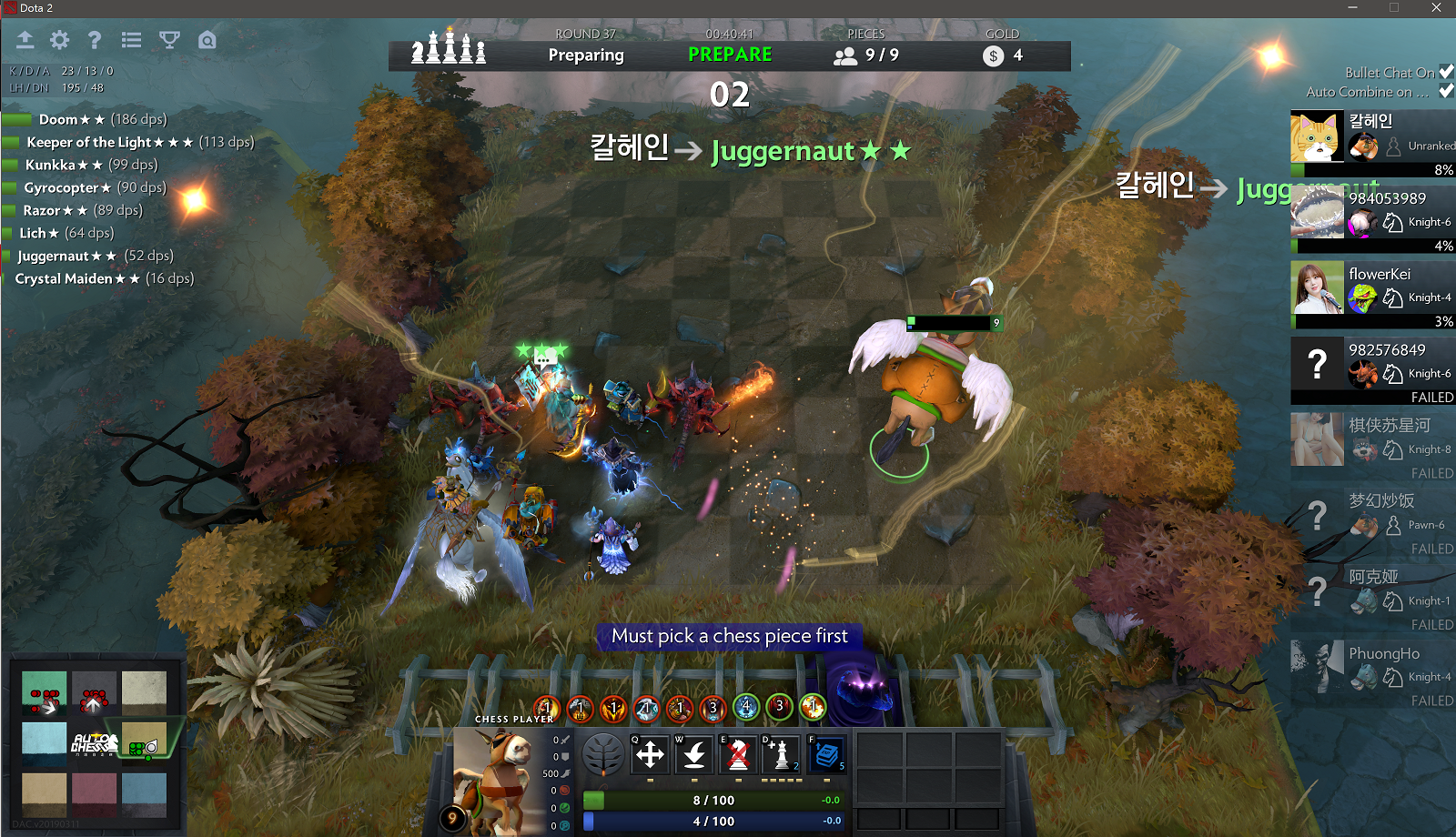This screenshot has height=837, width=1456.
Task: Open the talent tree icon
Action: (602, 754)
